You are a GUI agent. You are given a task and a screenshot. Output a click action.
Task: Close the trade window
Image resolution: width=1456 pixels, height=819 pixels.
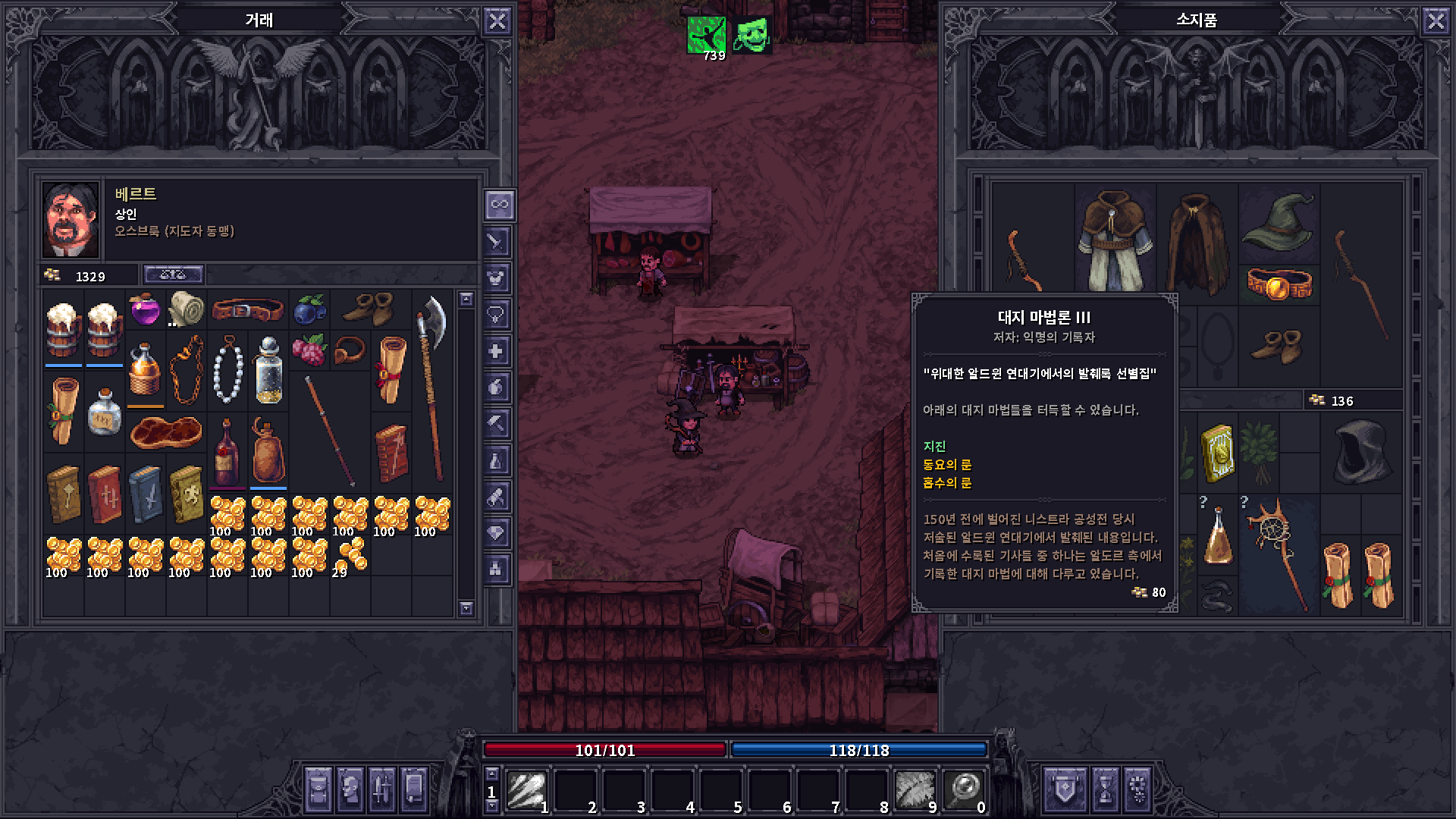tap(497, 20)
